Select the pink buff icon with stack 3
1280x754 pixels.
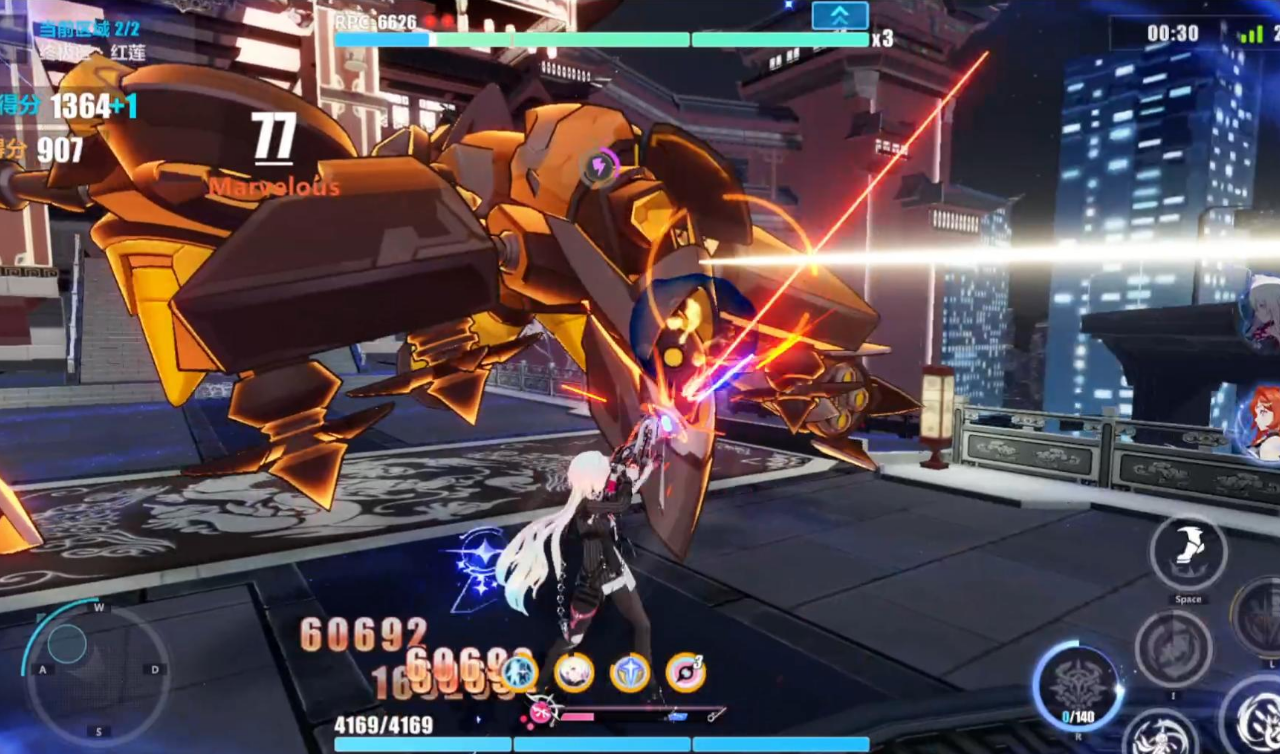tap(685, 673)
